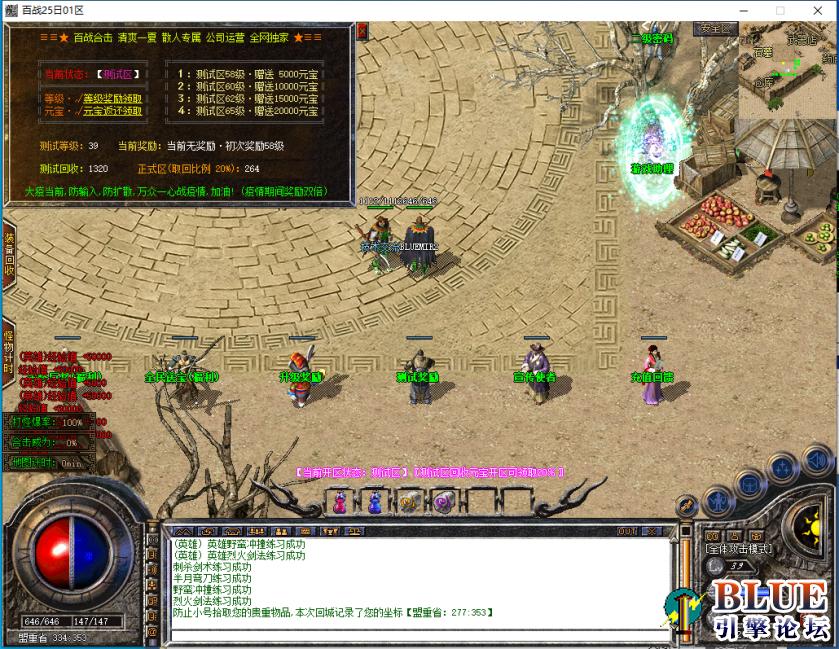Click the chat text input line
This screenshot has width=839, height=649.
pyautogui.click(x=415, y=635)
